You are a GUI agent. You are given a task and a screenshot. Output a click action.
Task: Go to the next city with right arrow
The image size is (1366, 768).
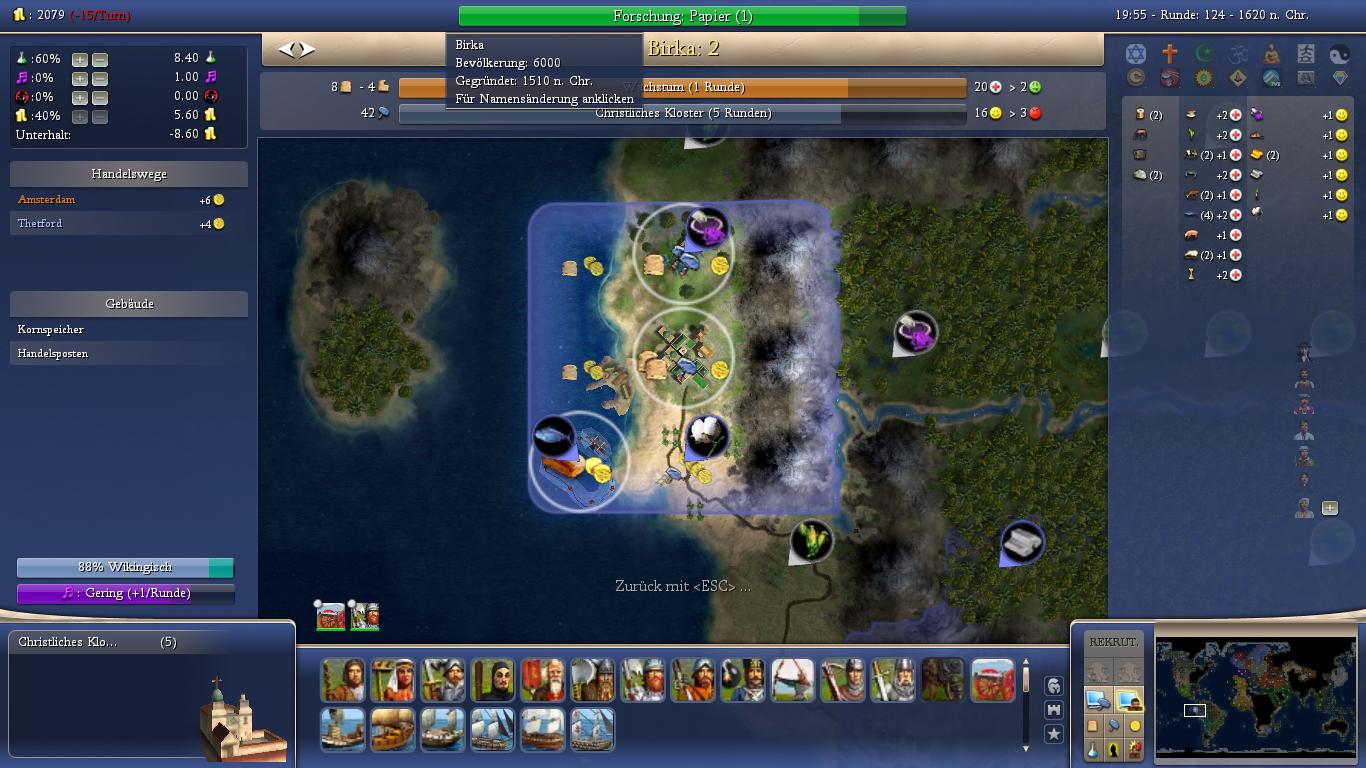[307, 49]
